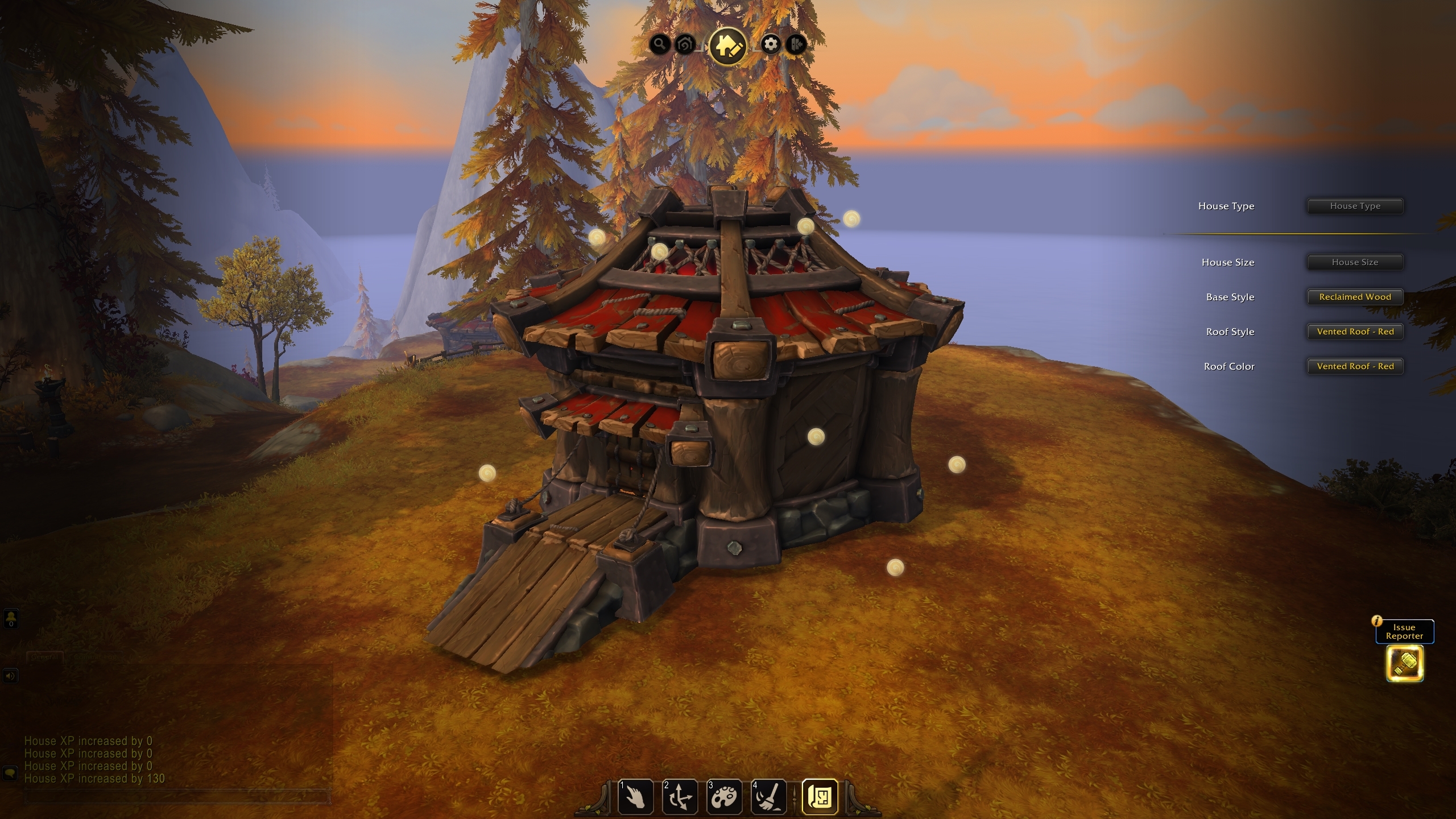
Task: Choose the move and rotate arrows tool
Action: point(680,797)
